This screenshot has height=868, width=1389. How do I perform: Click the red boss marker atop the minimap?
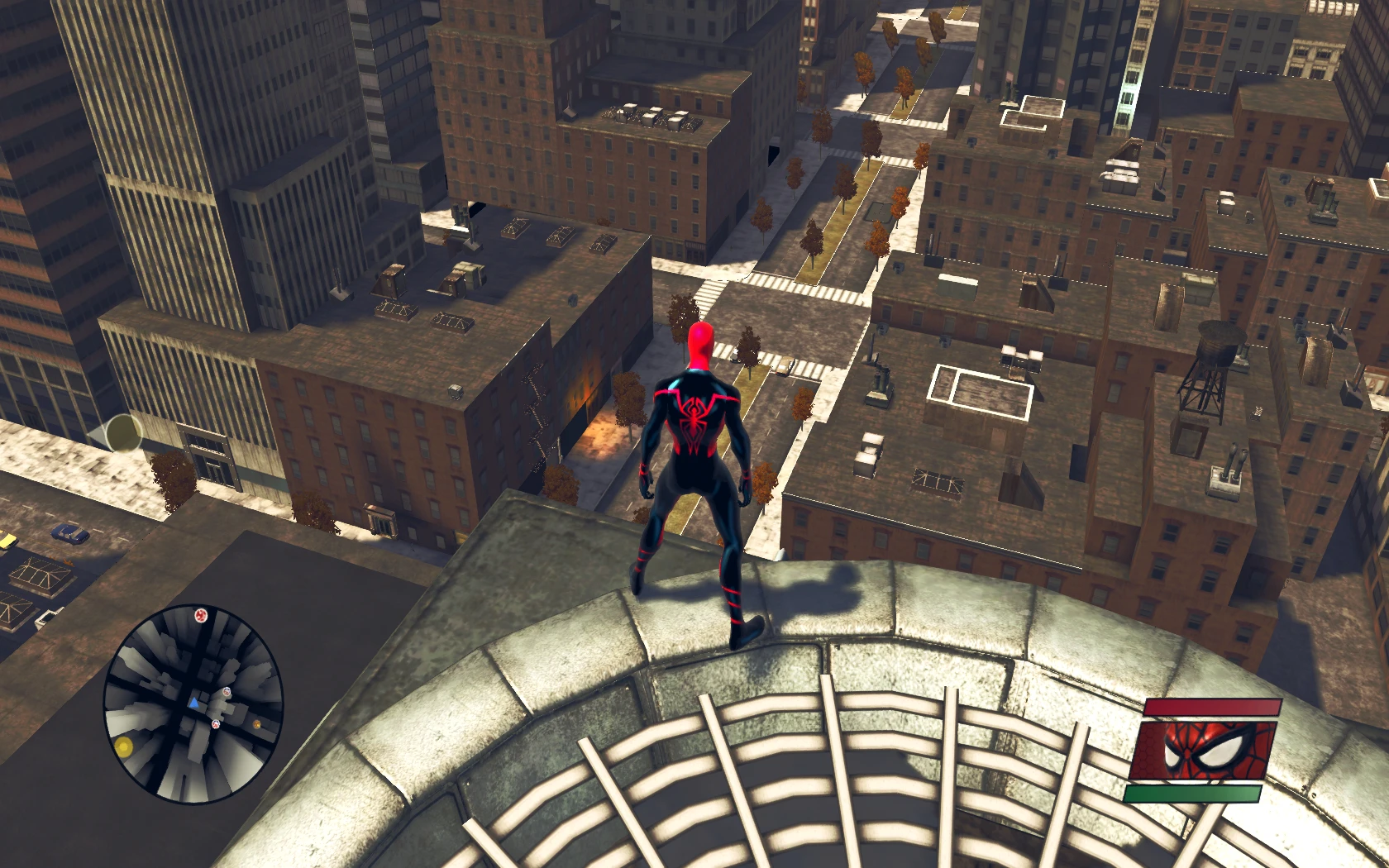click(x=200, y=615)
